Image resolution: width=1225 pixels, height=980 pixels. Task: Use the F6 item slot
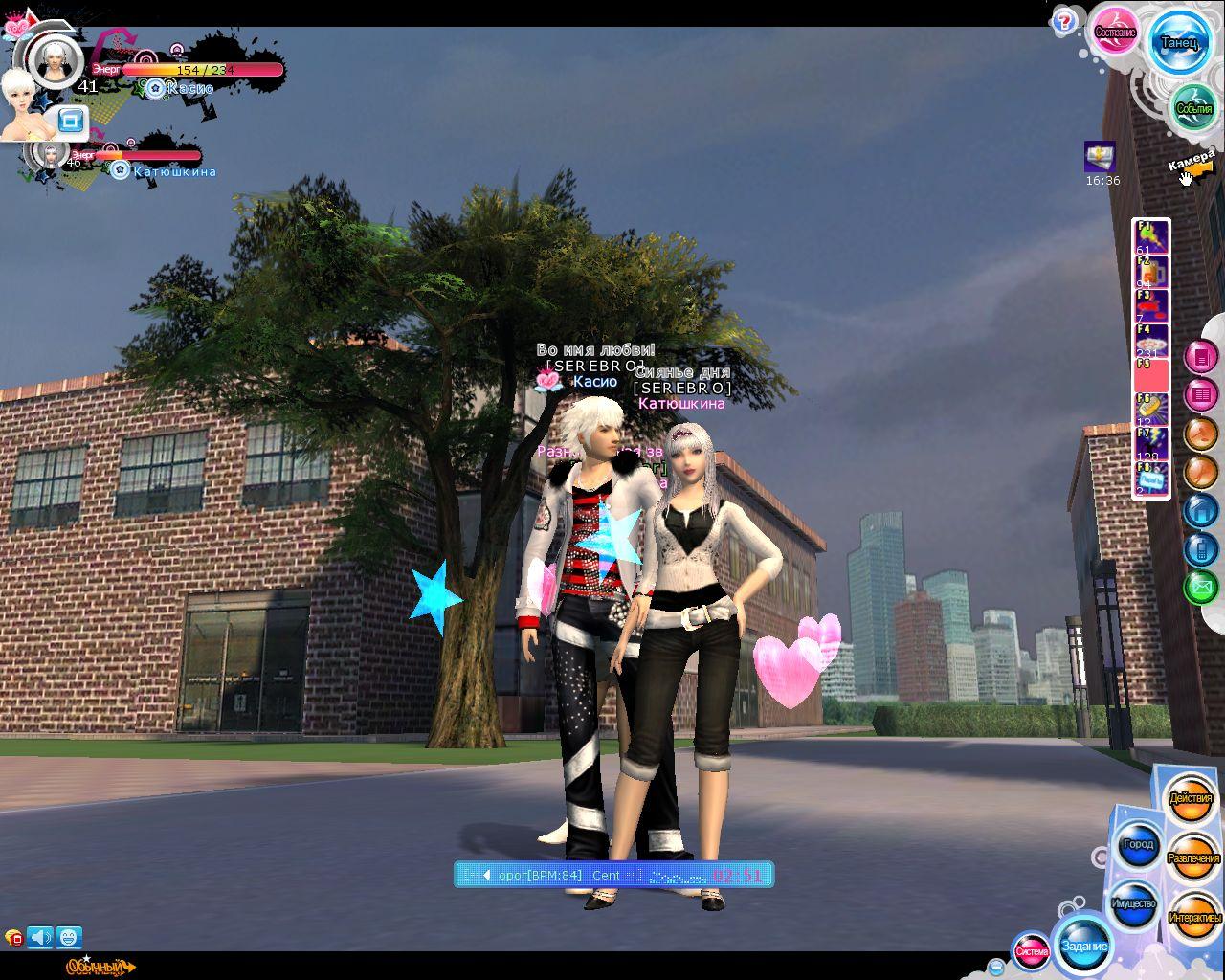[1151, 410]
